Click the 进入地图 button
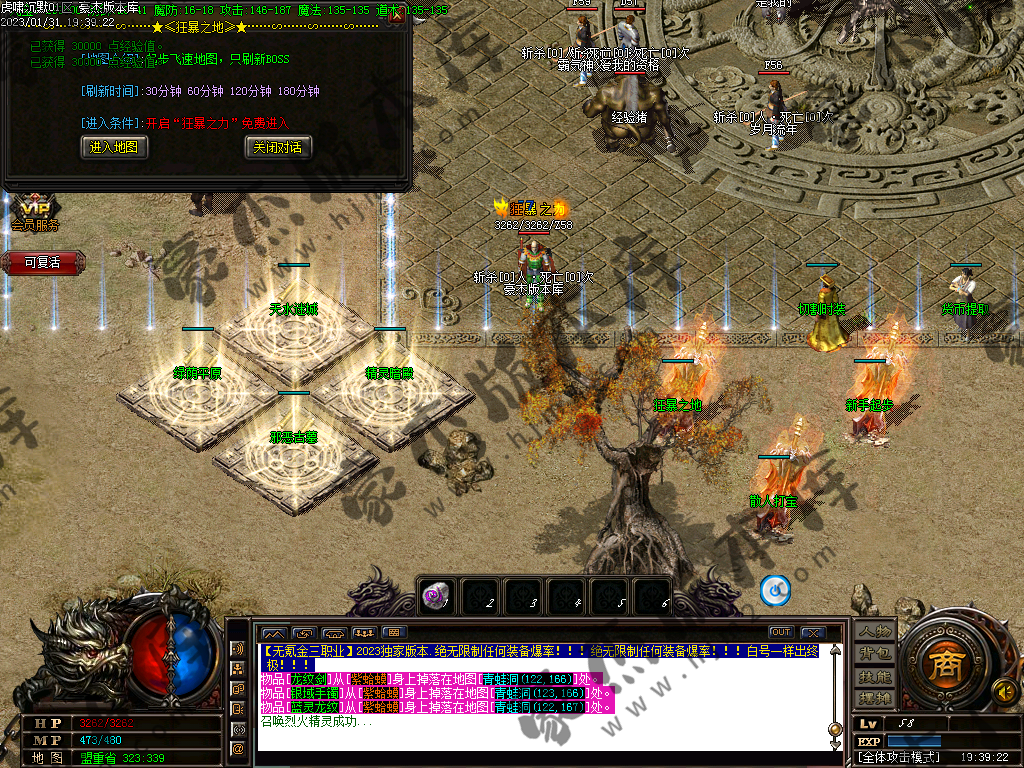The height and width of the screenshot is (768, 1024). pyautogui.click(x=114, y=147)
